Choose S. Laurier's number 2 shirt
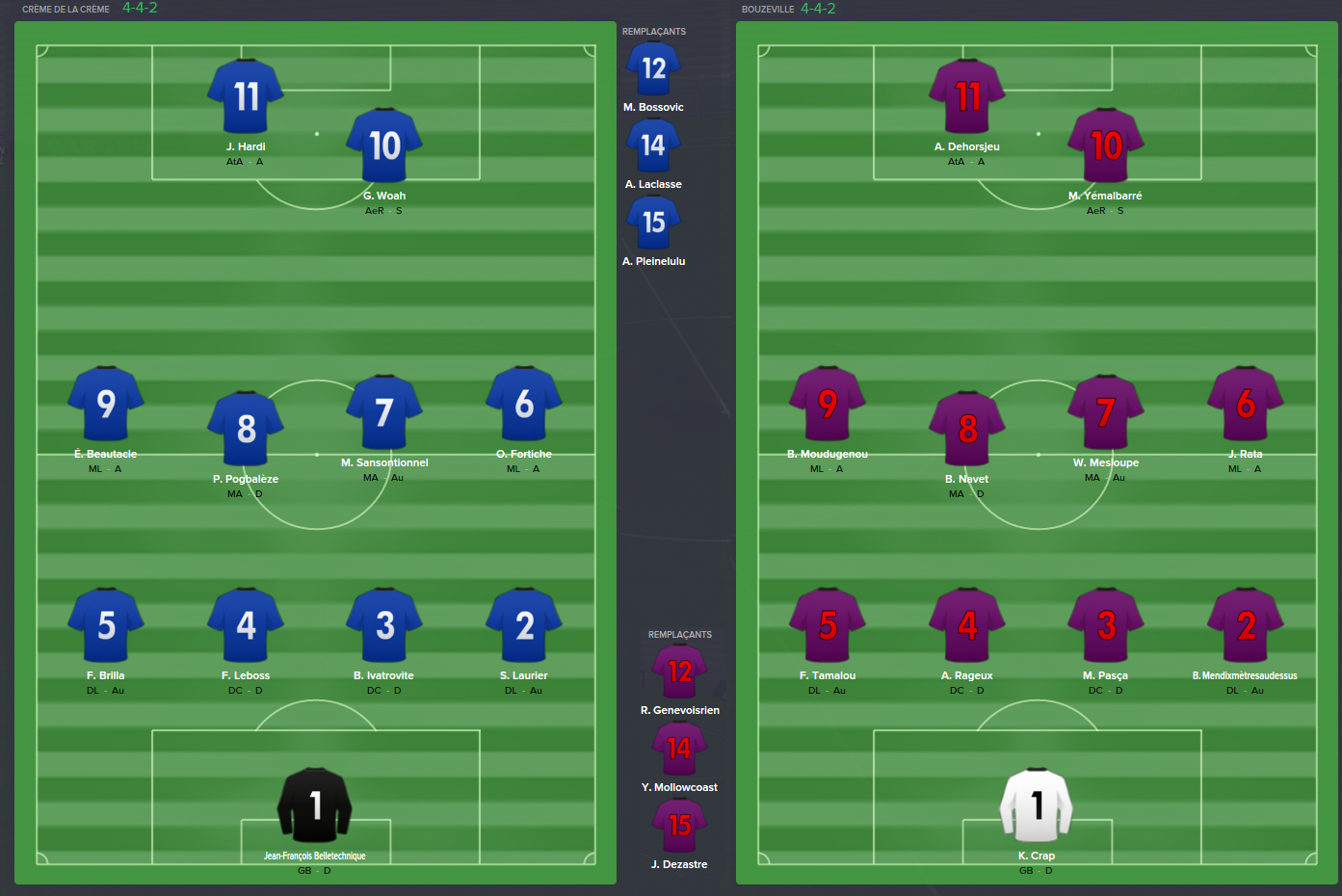The height and width of the screenshot is (896, 1342). (x=524, y=625)
